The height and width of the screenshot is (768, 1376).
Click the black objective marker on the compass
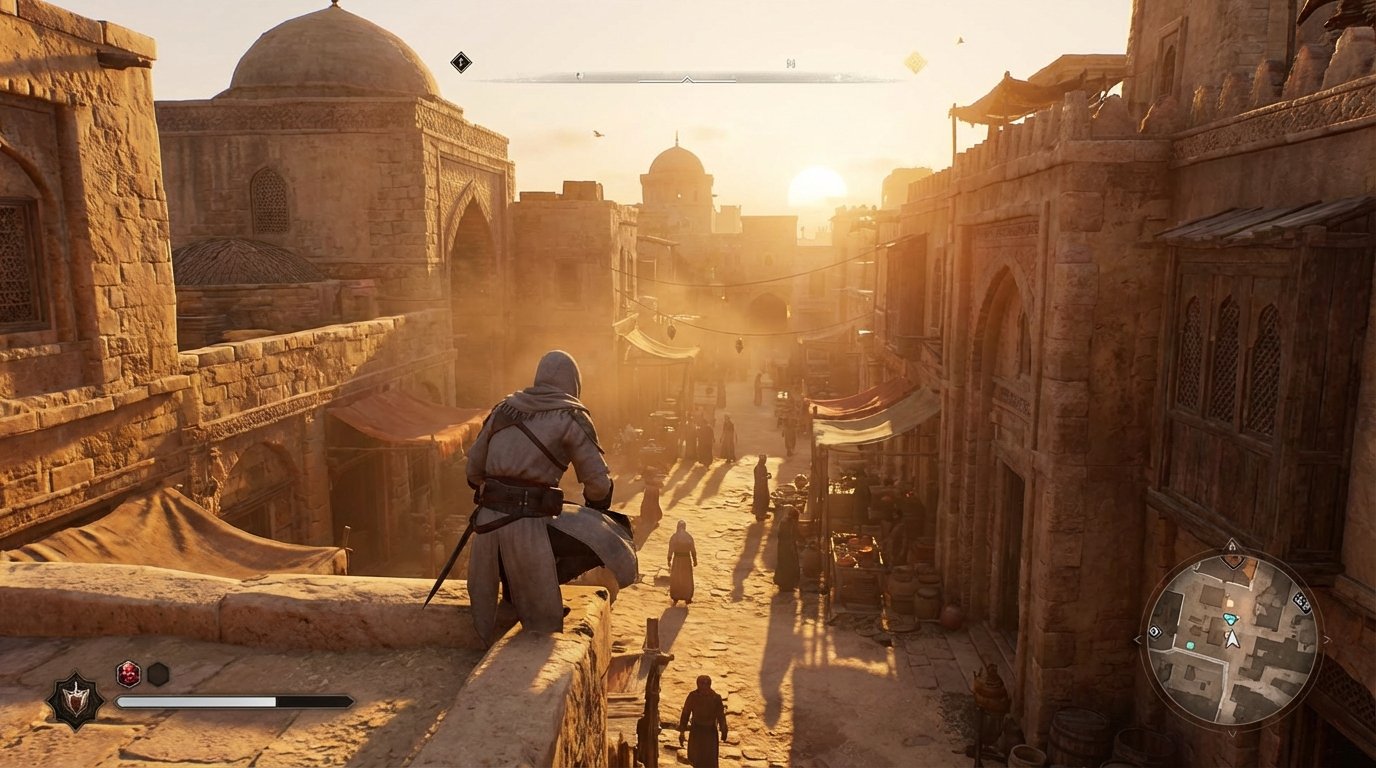pos(461,61)
